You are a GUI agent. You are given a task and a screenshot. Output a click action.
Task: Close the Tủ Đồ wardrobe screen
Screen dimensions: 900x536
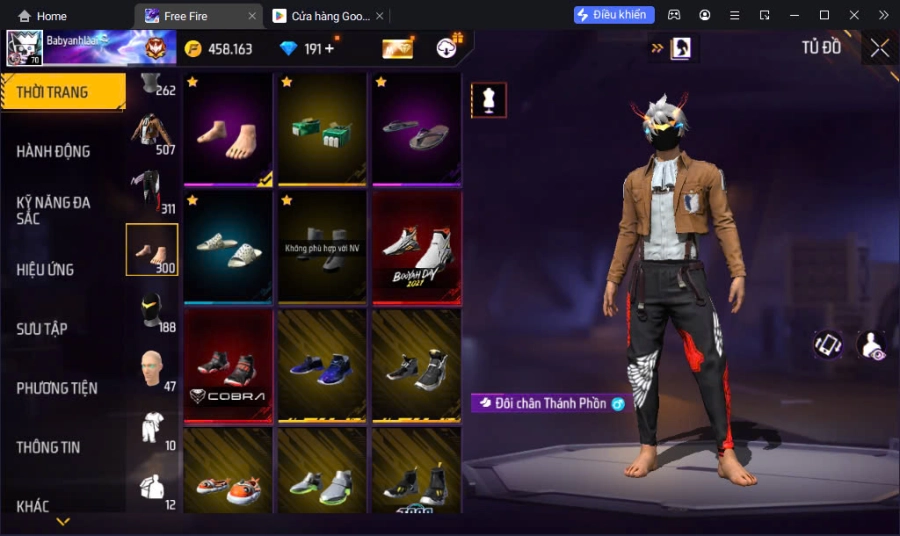pos(880,48)
